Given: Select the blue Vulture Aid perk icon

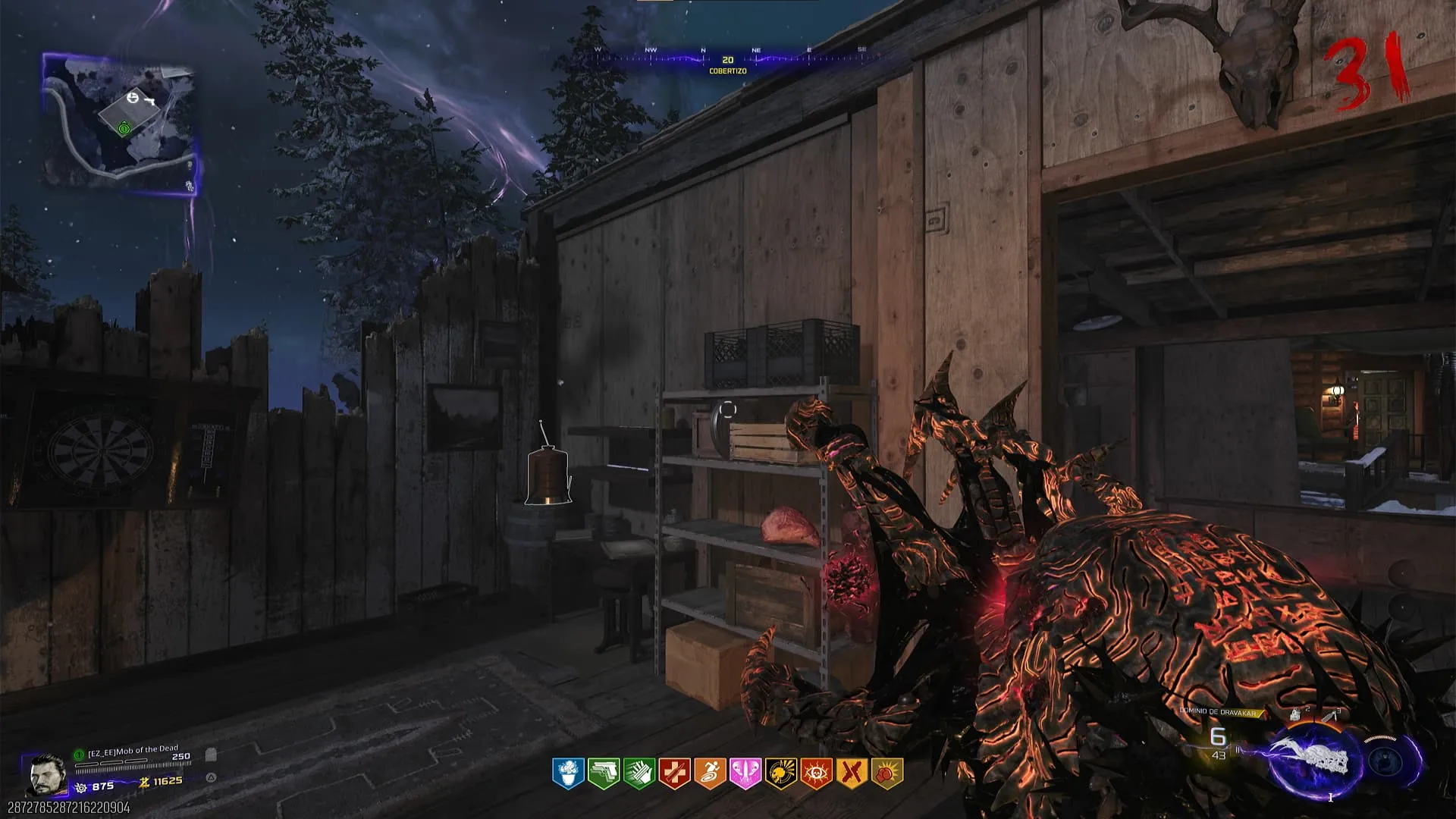Looking at the screenshot, I should click(x=568, y=773).
